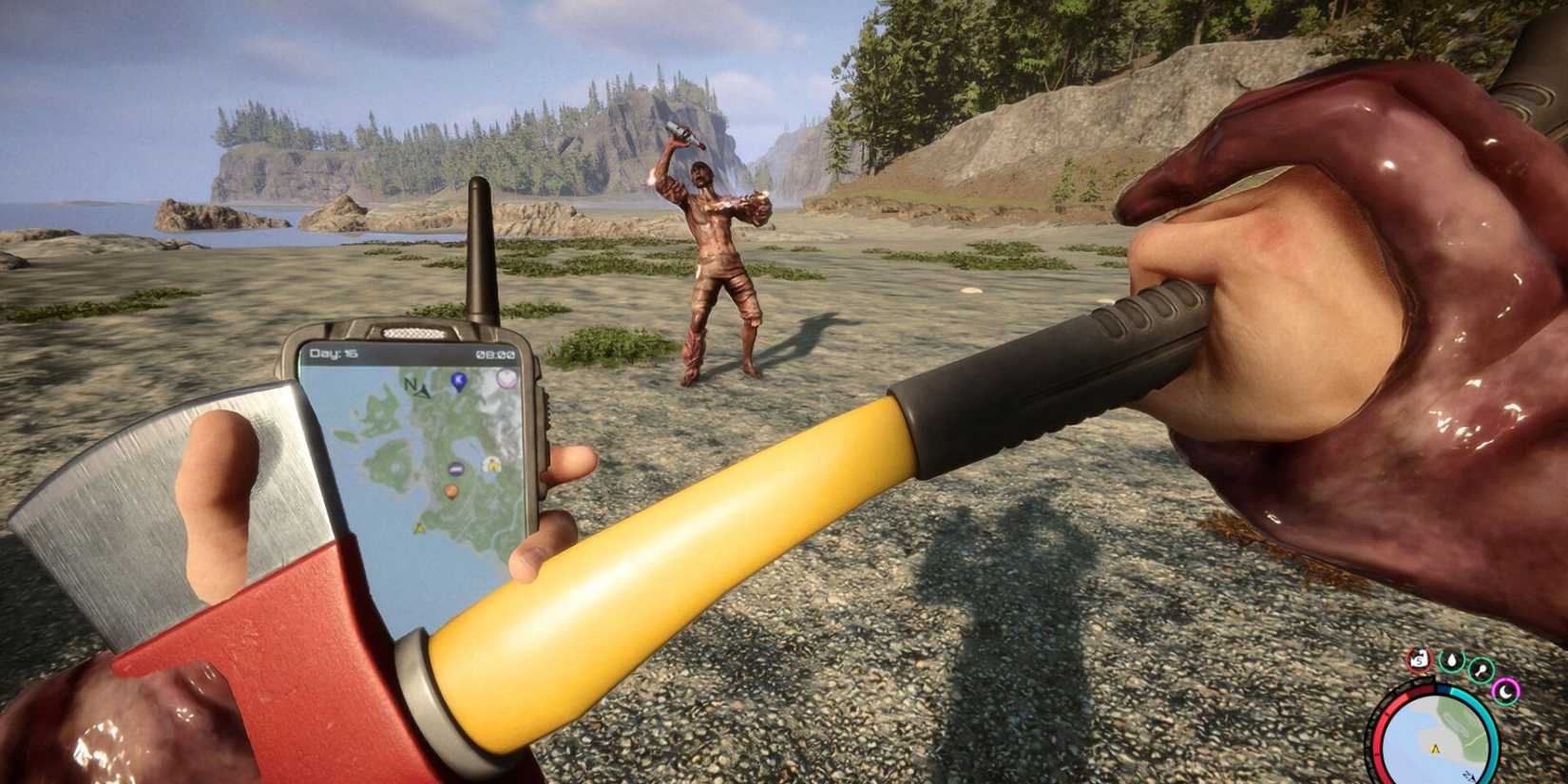Click the gray cave entrance marker on map
Screen dimensions: 1568x784
(455, 468)
